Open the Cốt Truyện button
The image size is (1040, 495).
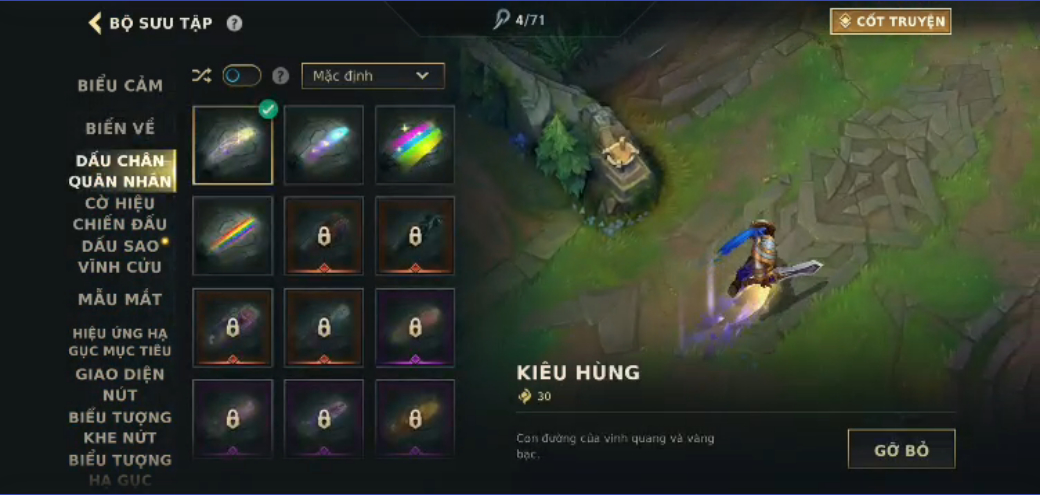click(x=890, y=21)
